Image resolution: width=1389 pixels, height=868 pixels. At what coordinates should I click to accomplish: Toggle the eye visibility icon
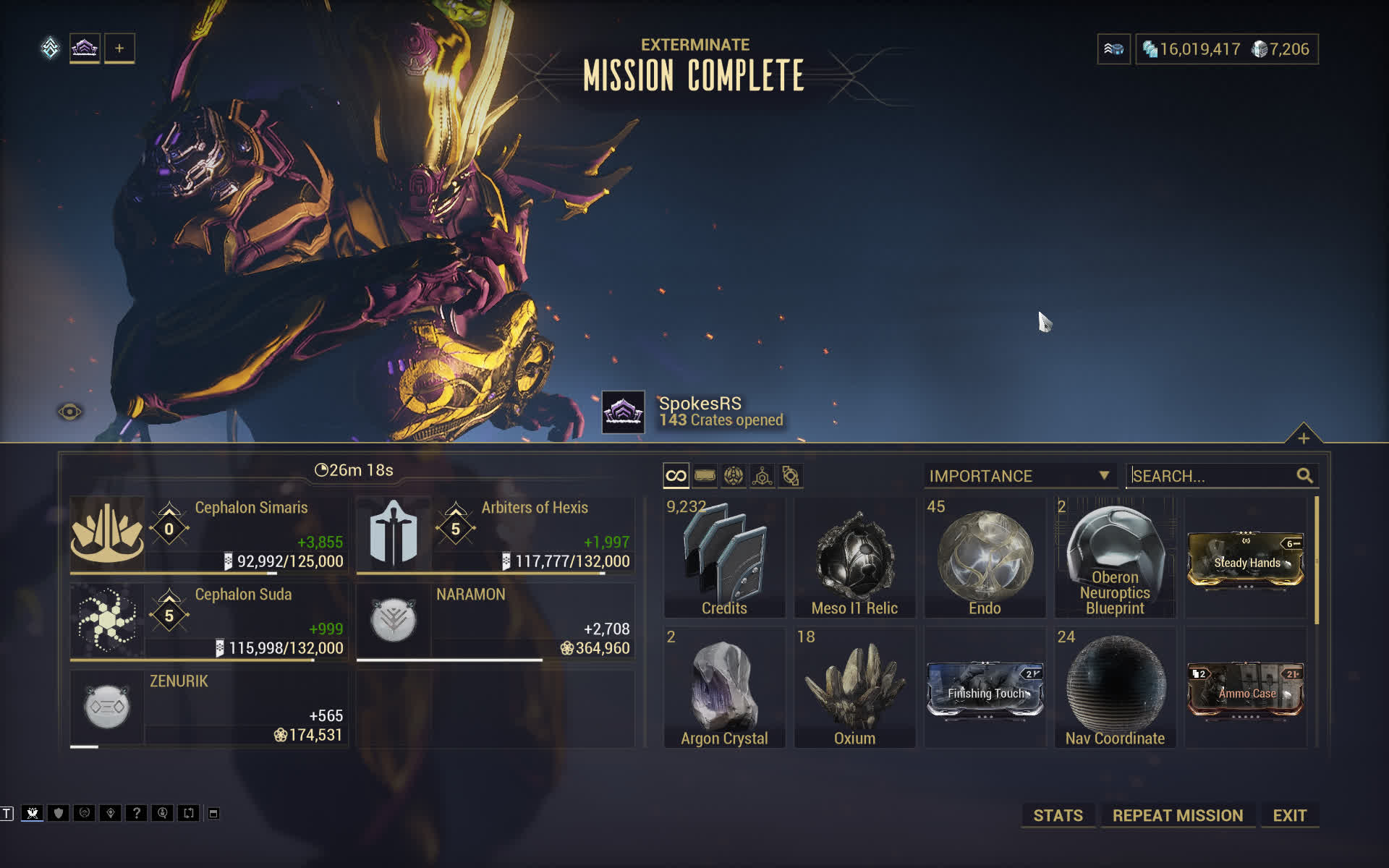tap(69, 412)
